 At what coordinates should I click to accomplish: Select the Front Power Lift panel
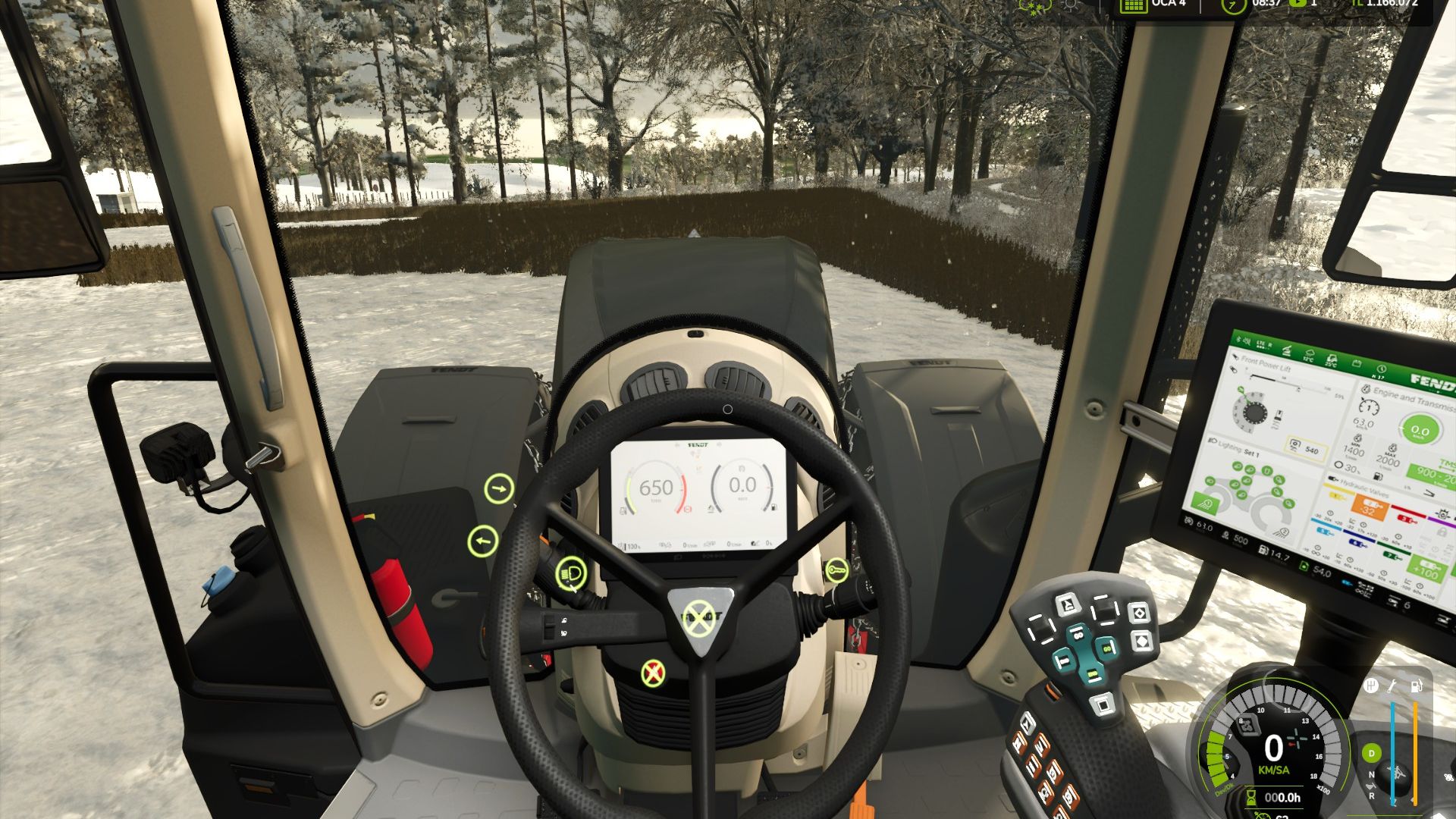coord(1266,362)
